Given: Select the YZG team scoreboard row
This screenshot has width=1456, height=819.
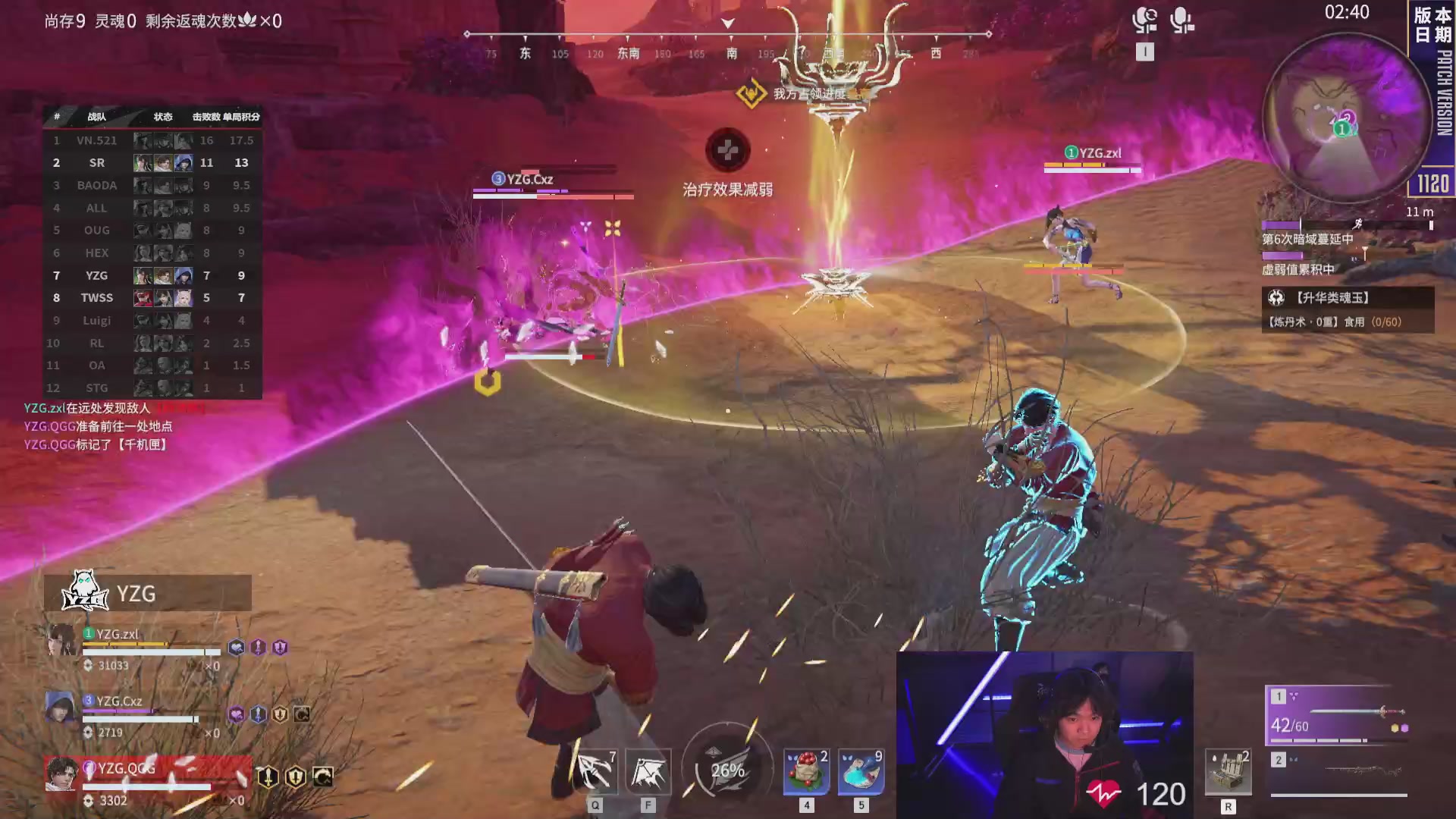Looking at the screenshot, I should pyautogui.click(x=152, y=275).
